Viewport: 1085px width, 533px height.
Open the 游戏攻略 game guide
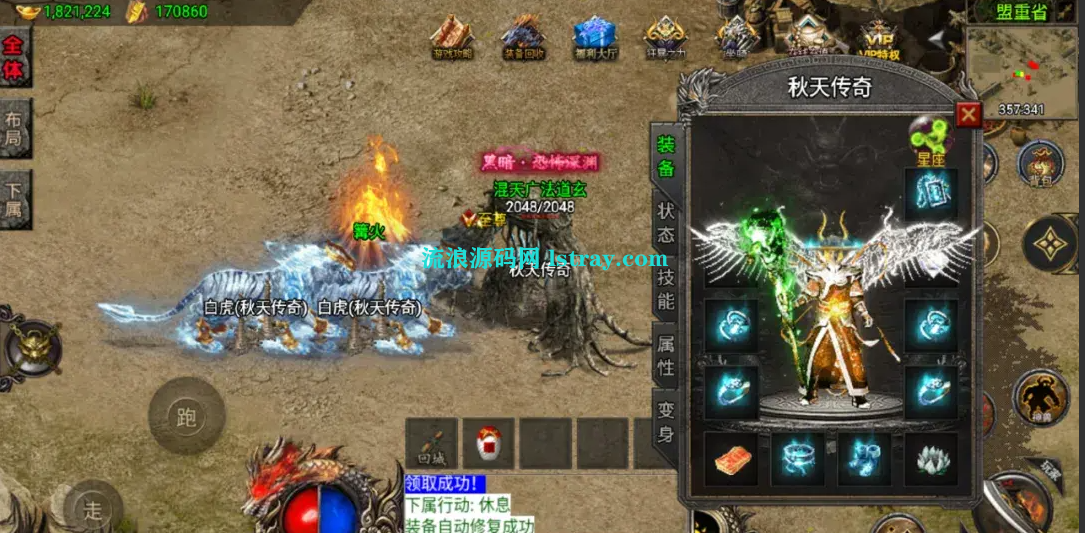(452, 38)
